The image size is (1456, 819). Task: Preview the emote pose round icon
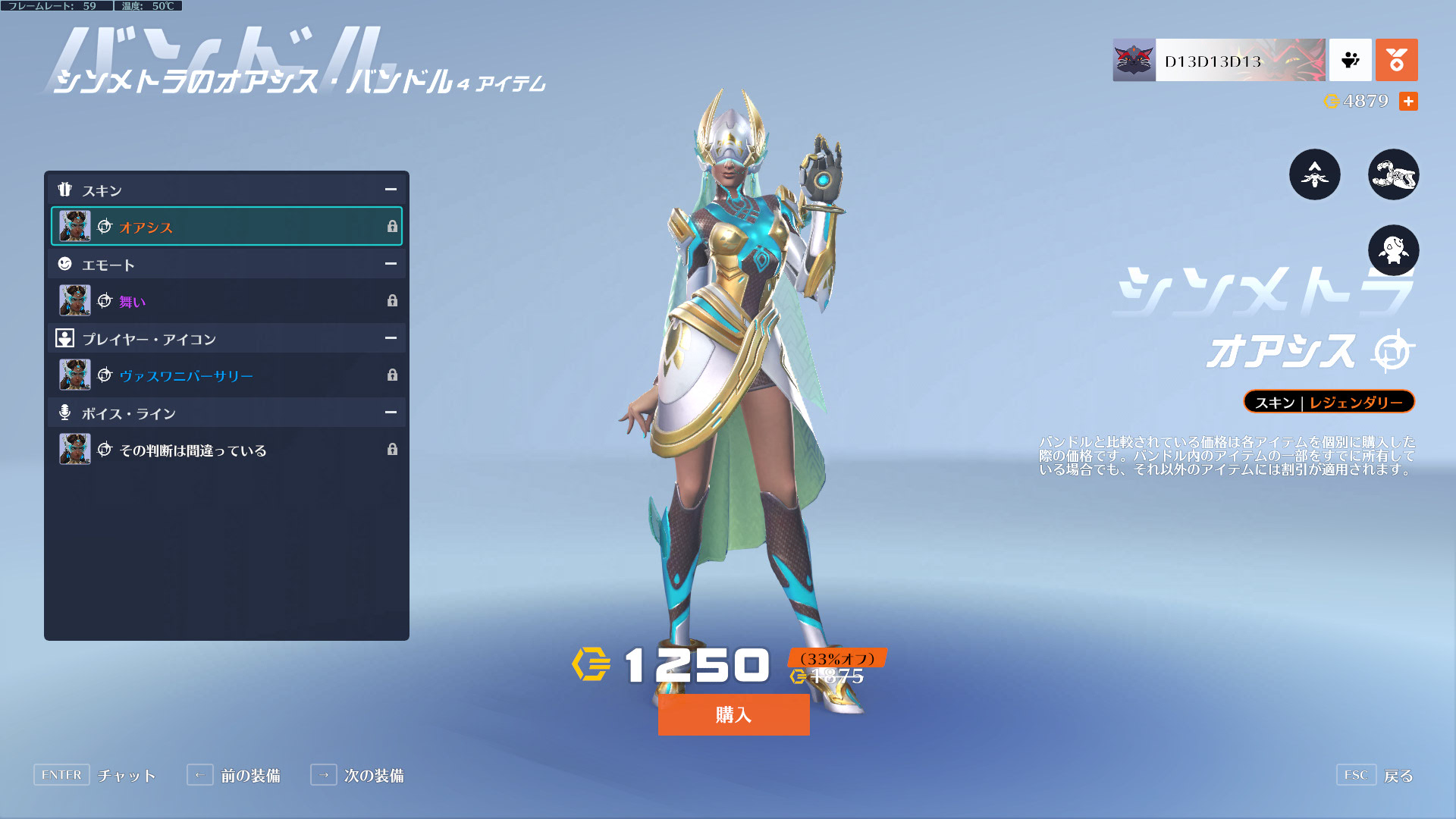click(x=1393, y=250)
